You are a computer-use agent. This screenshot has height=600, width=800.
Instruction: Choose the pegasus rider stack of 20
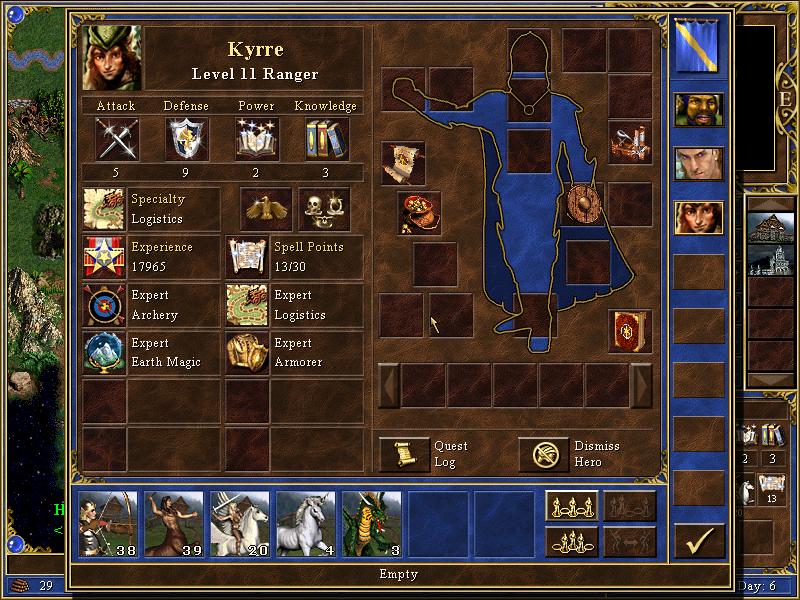pyautogui.click(x=240, y=523)
